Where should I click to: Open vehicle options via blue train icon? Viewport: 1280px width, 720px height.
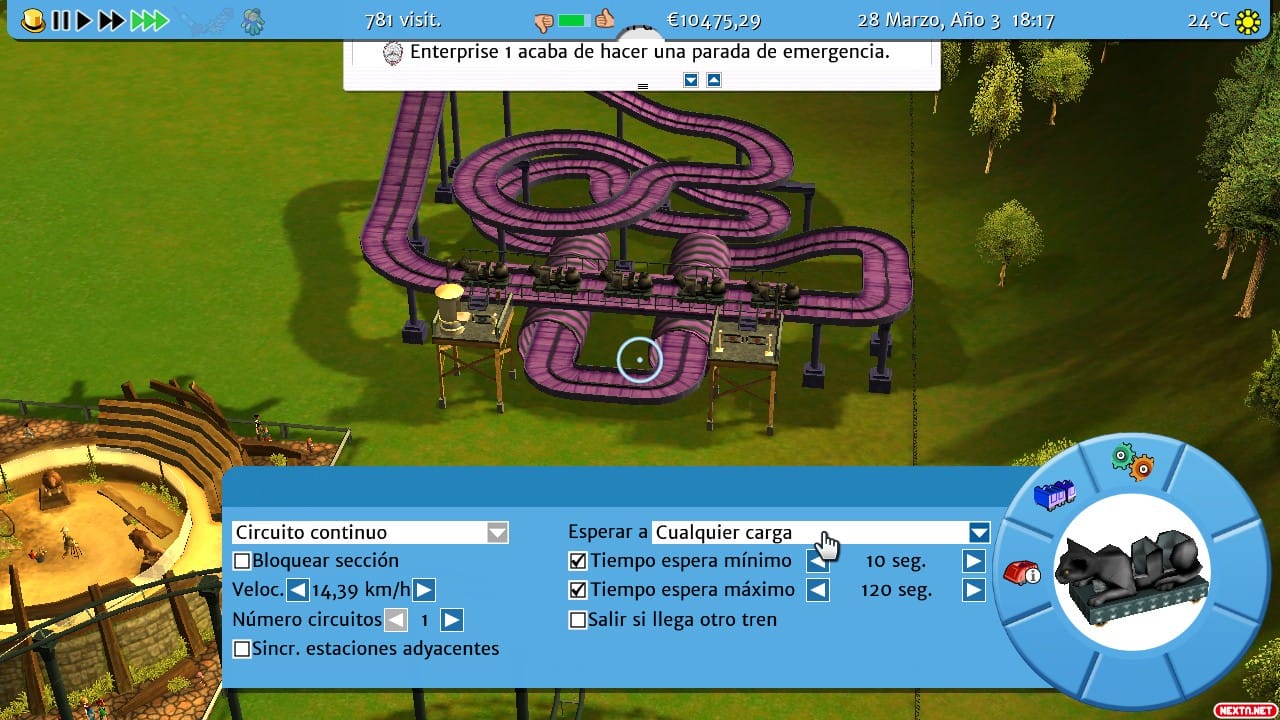tap(1056, 494)
